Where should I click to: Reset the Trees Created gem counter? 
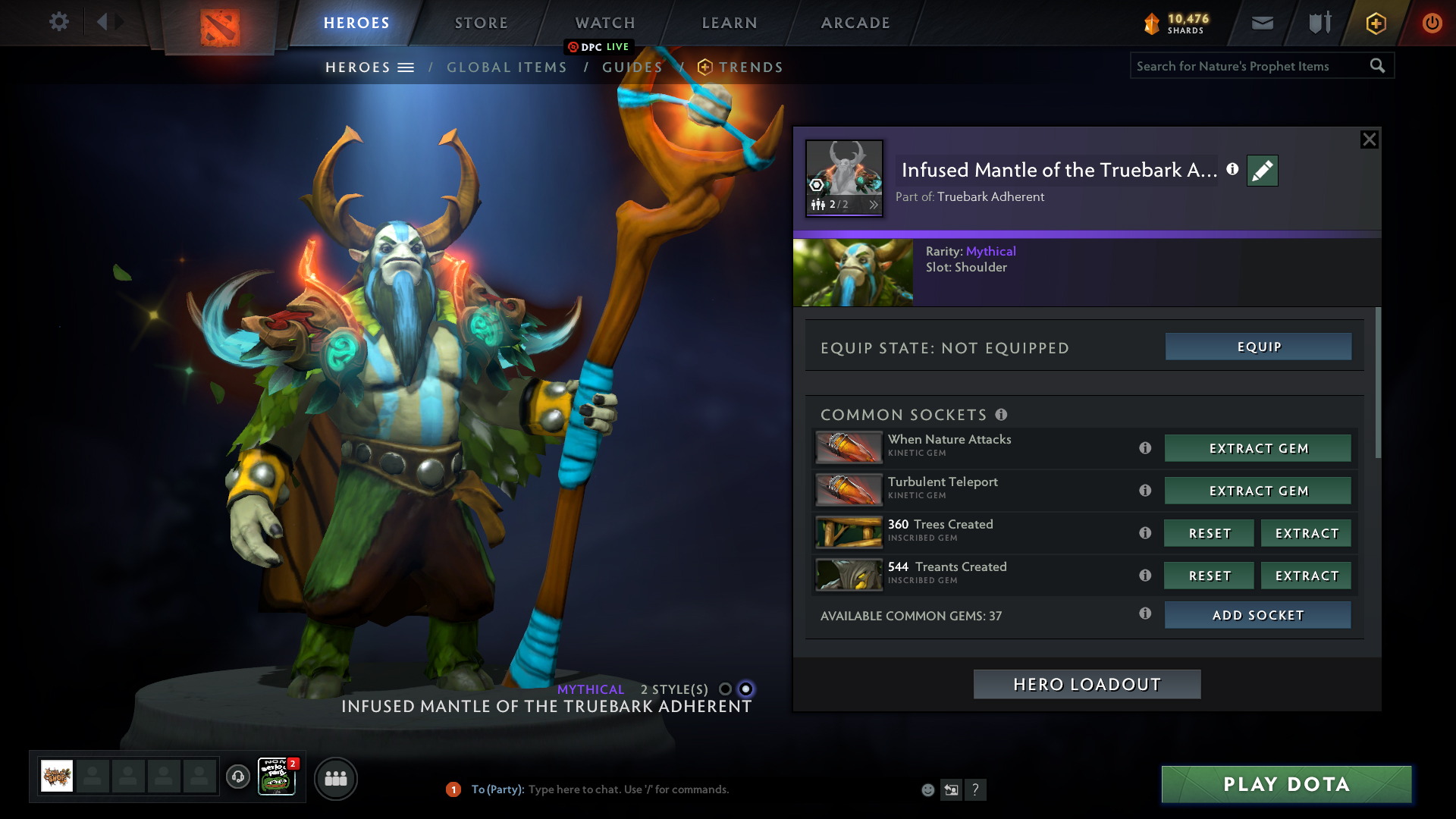(x=1209, y=533)
